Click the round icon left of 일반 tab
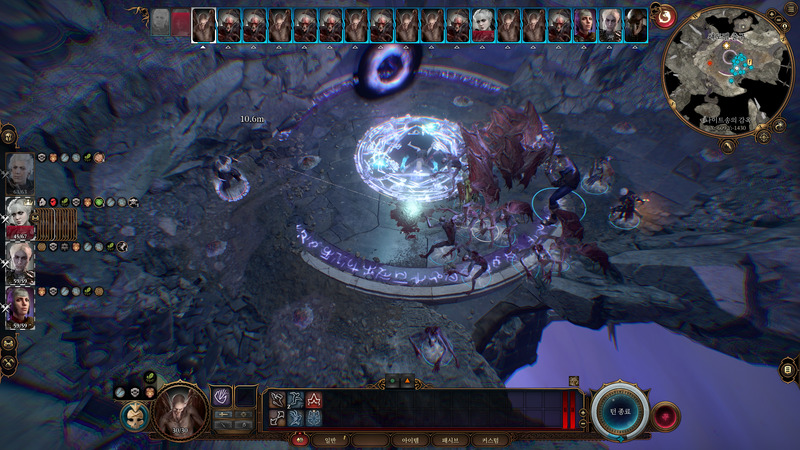The height and width of the screenshot is (450, 800). [x=299, y=439]
